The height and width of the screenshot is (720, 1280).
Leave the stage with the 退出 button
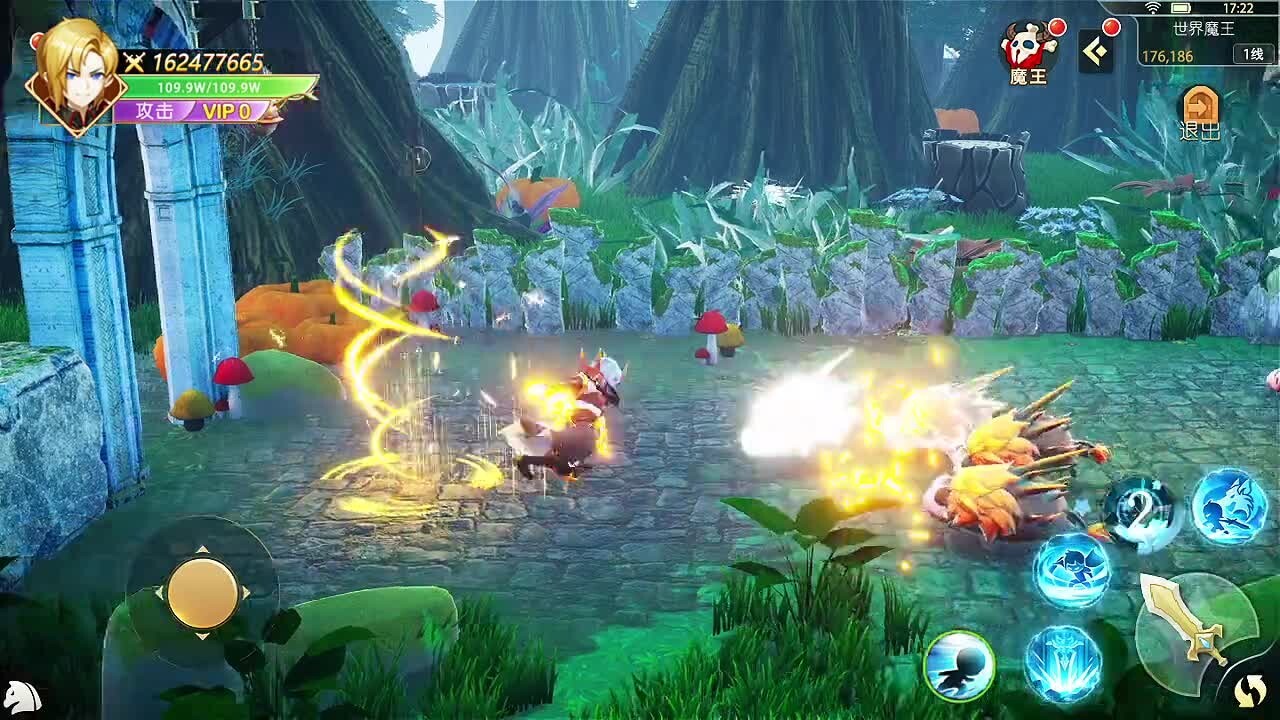point(1200,114)
